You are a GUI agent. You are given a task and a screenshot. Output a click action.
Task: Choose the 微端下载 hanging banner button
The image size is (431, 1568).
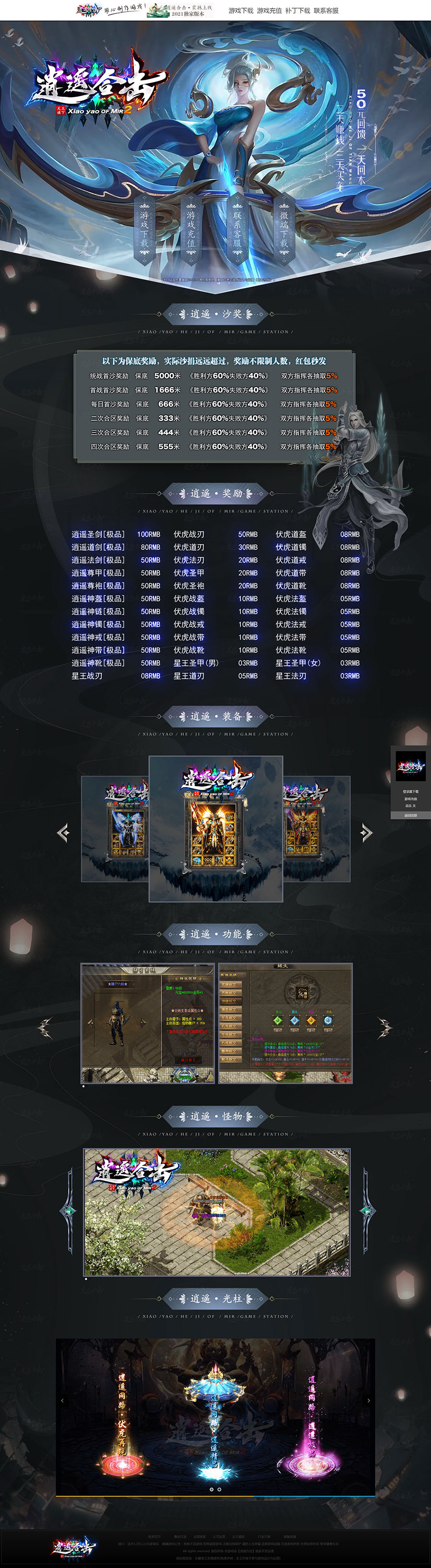coord(284,229)
